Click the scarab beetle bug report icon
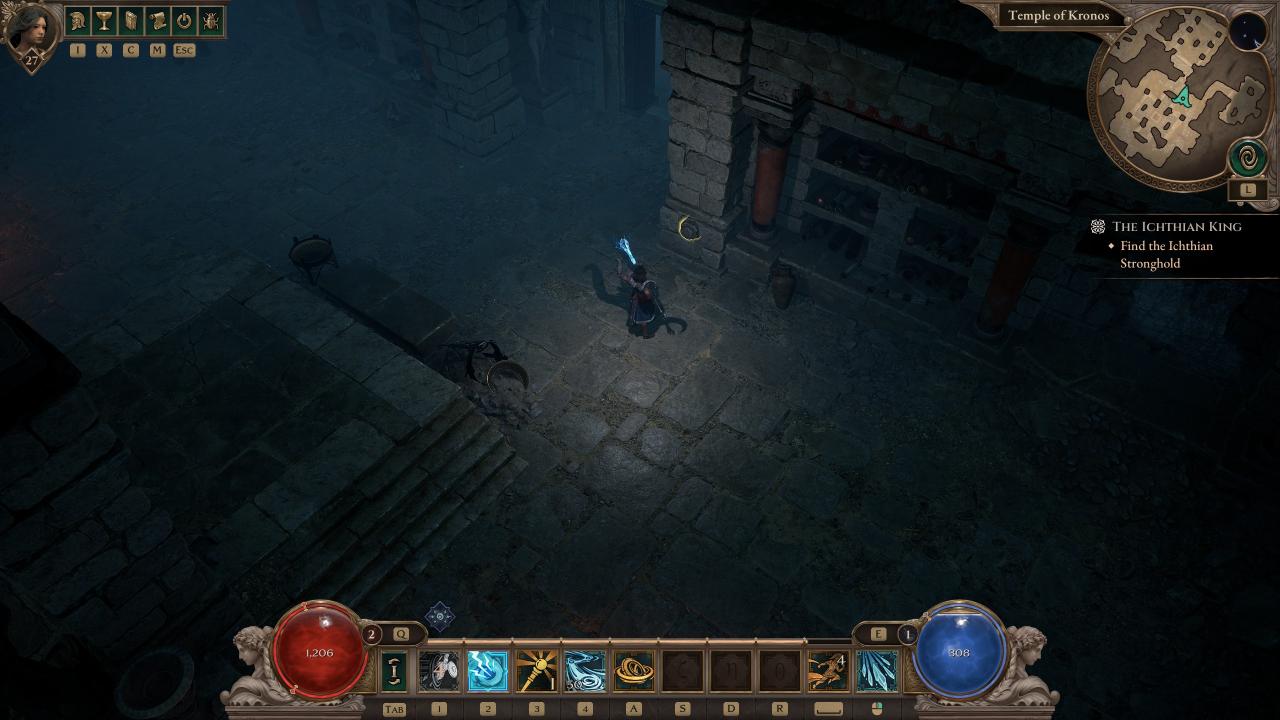 pyautogui.click(x=211, y=21)
